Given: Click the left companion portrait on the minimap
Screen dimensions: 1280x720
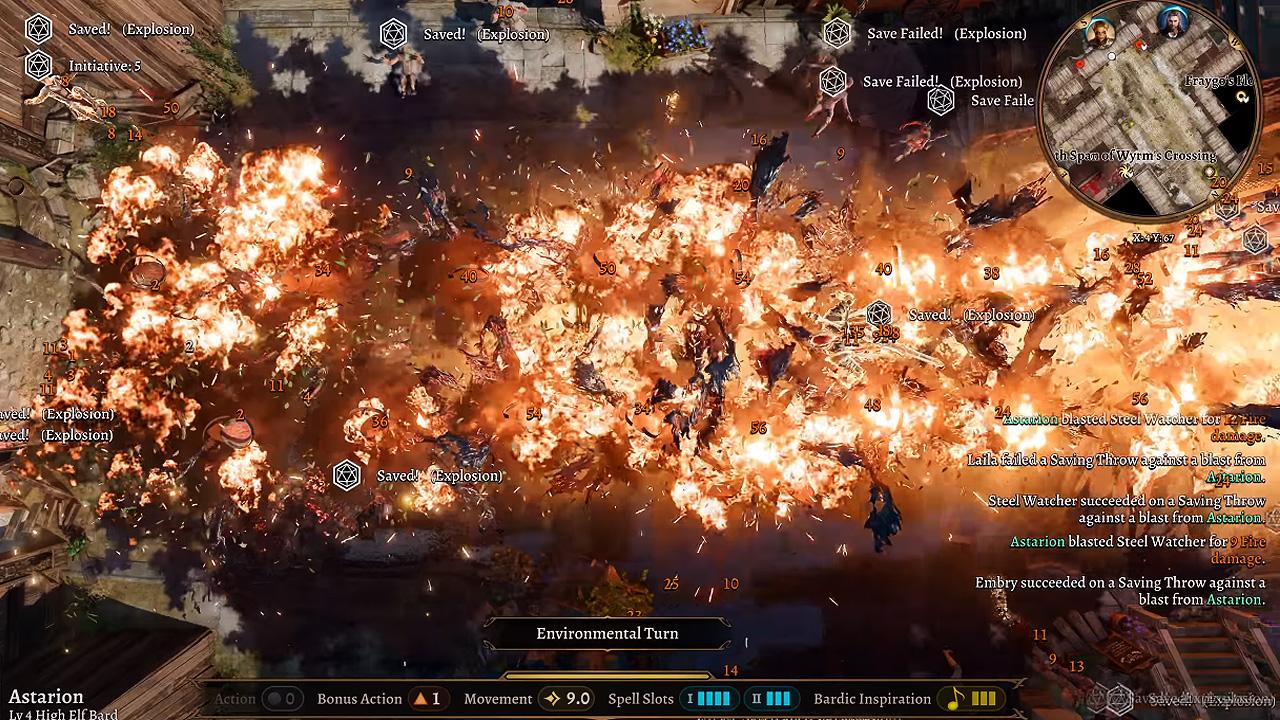Looking at the screenshot, I should point(1100,35).
